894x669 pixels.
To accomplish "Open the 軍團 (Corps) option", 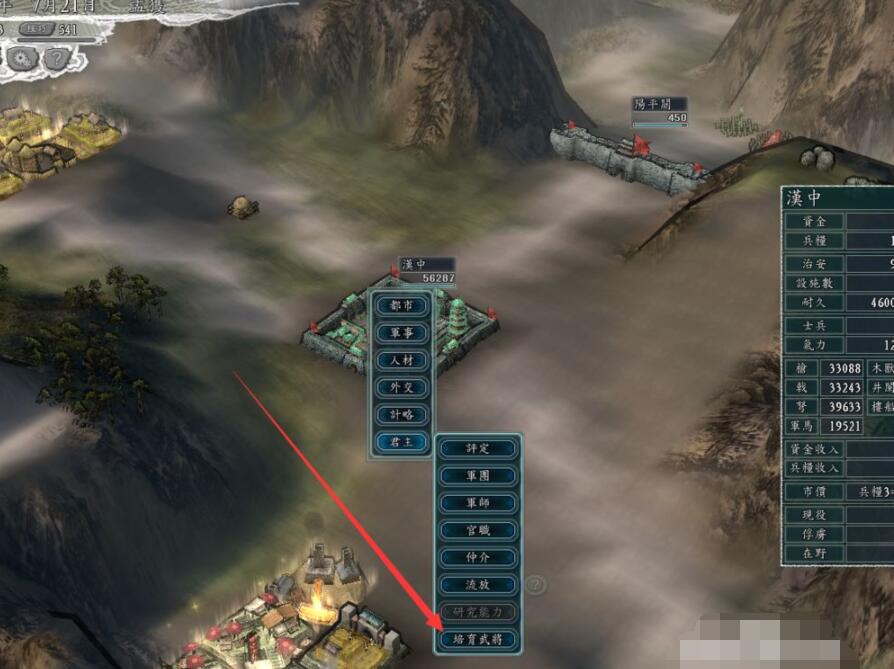I will point(478,475).
